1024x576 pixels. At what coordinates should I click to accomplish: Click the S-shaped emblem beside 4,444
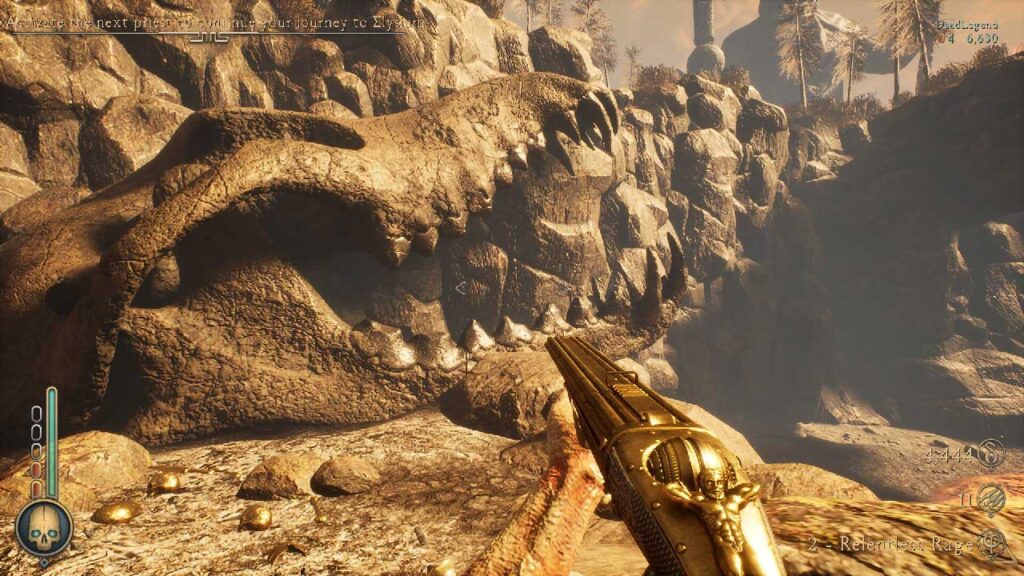991,453
